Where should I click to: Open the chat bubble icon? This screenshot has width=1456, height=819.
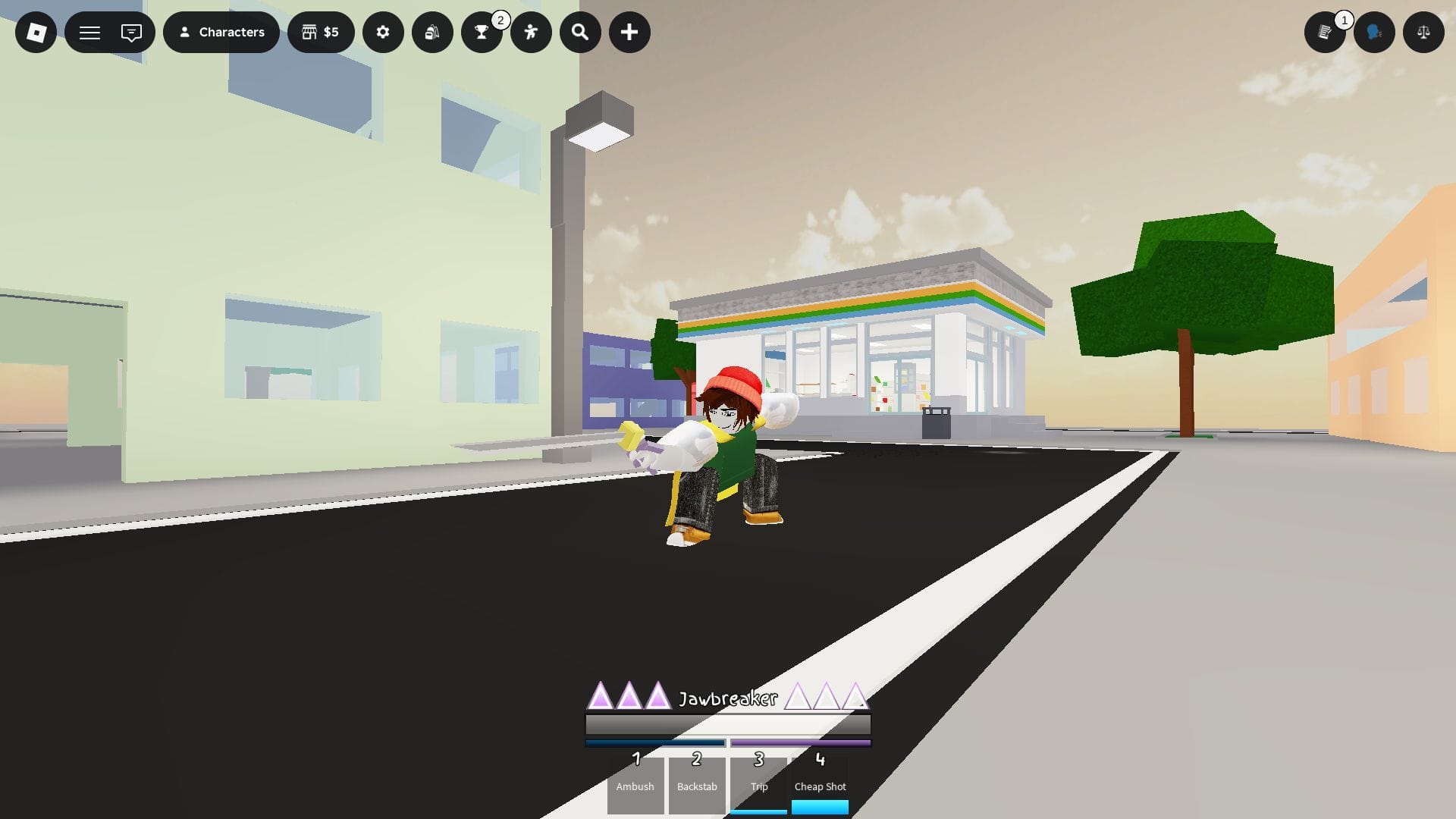tap(130, 32)
